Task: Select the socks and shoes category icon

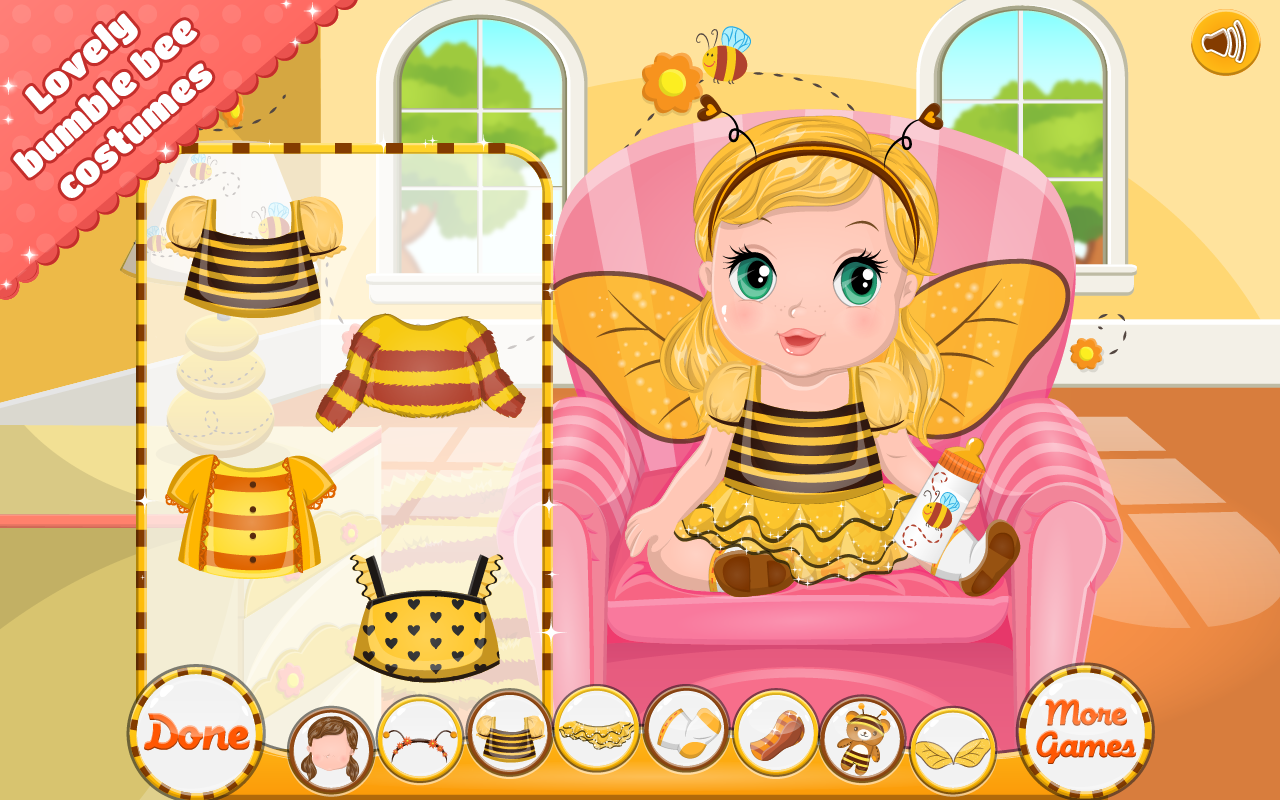Action: pos(687,733)
